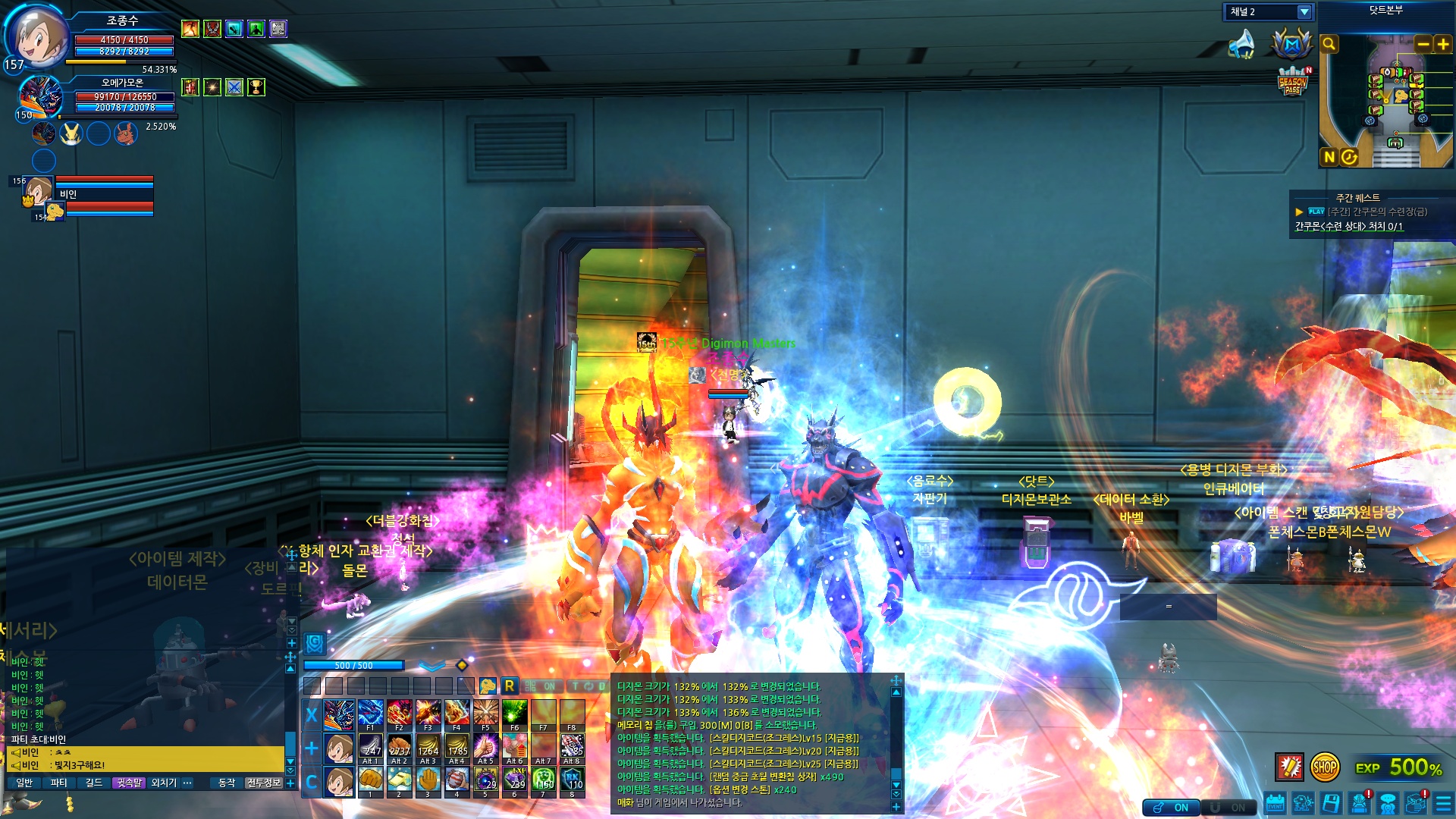This screenshot has width=1456, height=819.
Task: Activate the thumbs-up skill in Alt 5
Action: pos(485,747)
